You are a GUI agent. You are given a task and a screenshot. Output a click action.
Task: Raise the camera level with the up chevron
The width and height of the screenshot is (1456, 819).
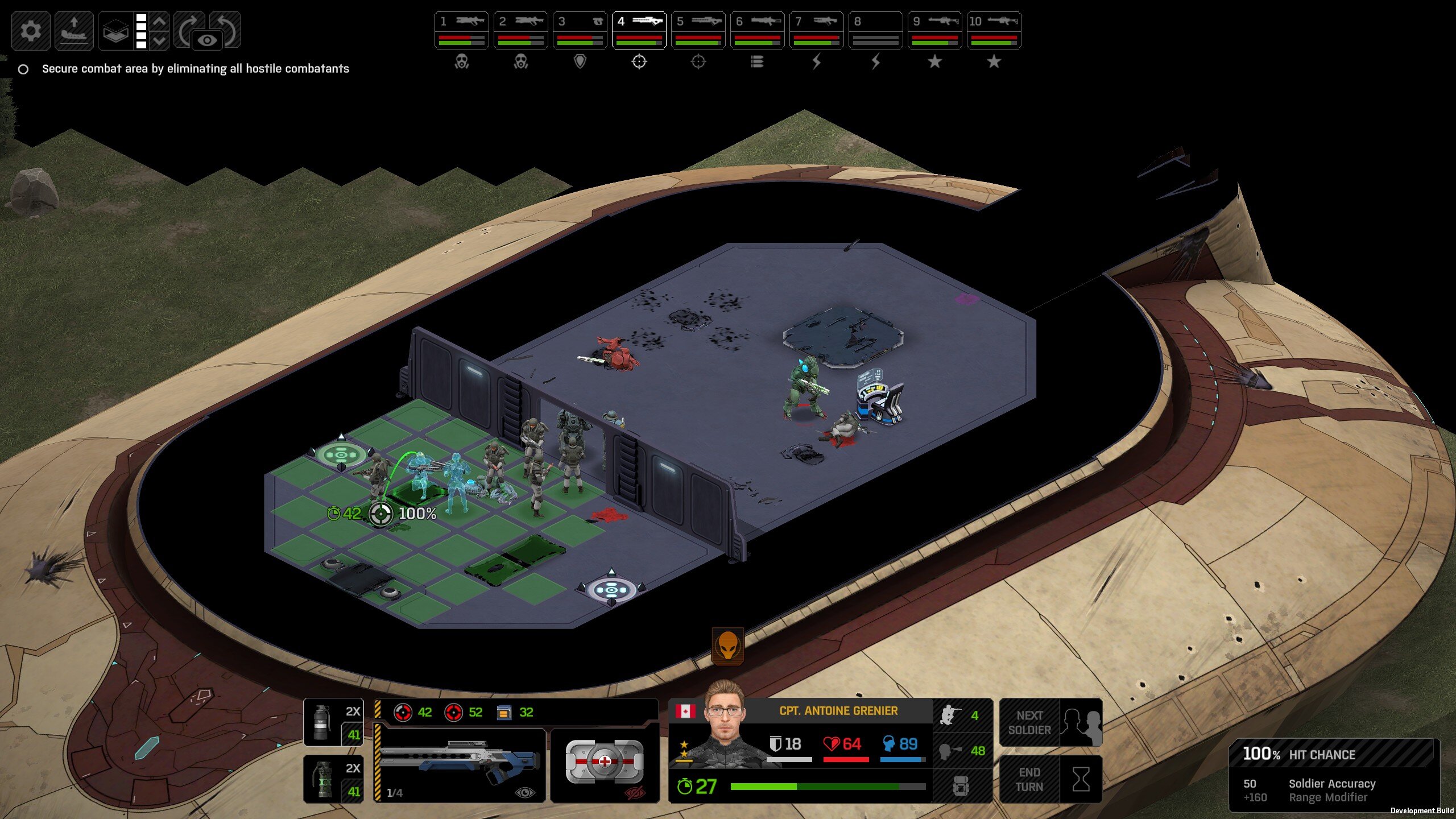coord(160,22)
